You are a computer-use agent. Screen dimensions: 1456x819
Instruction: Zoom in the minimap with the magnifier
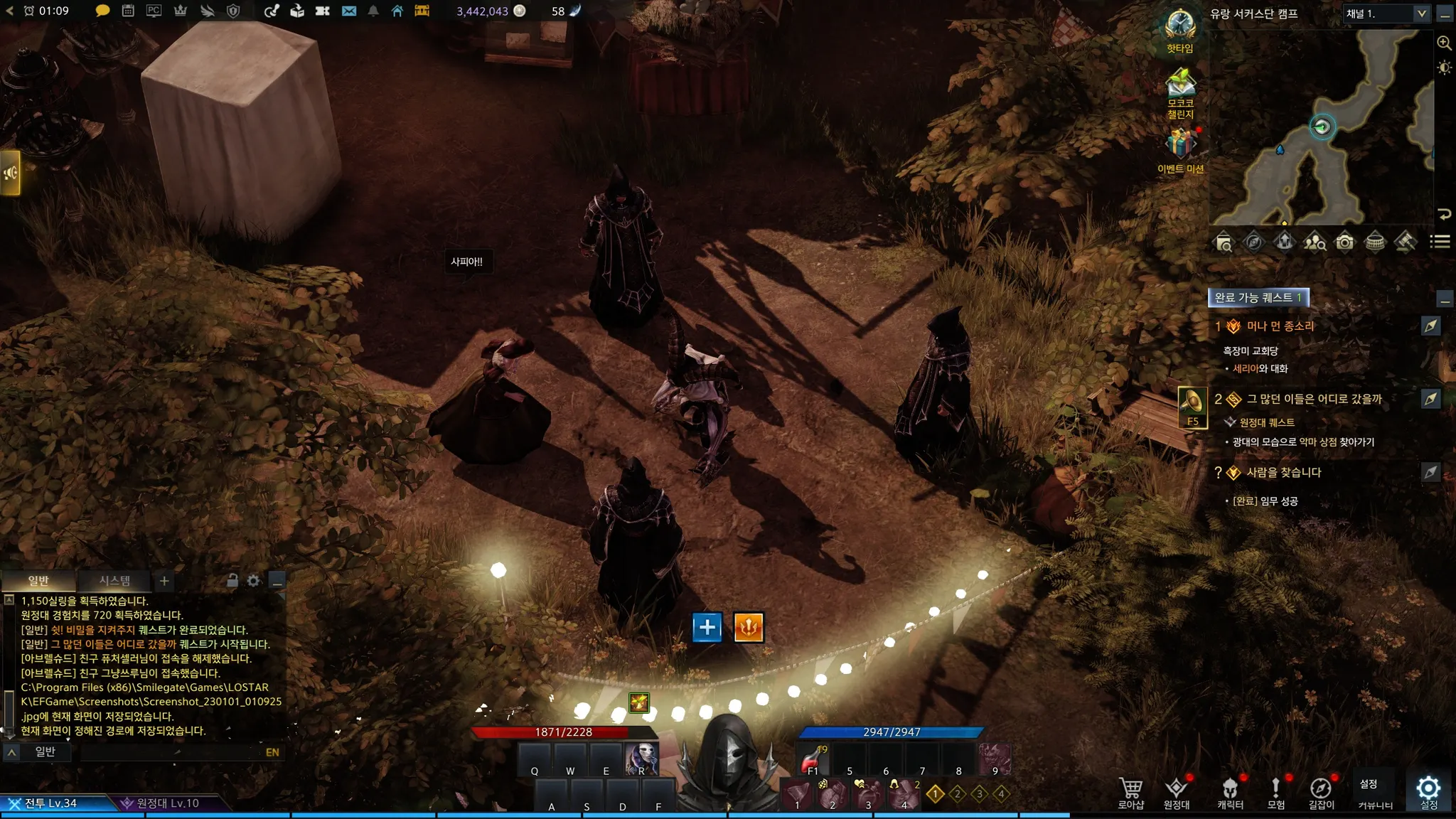tap(1444, 43)
